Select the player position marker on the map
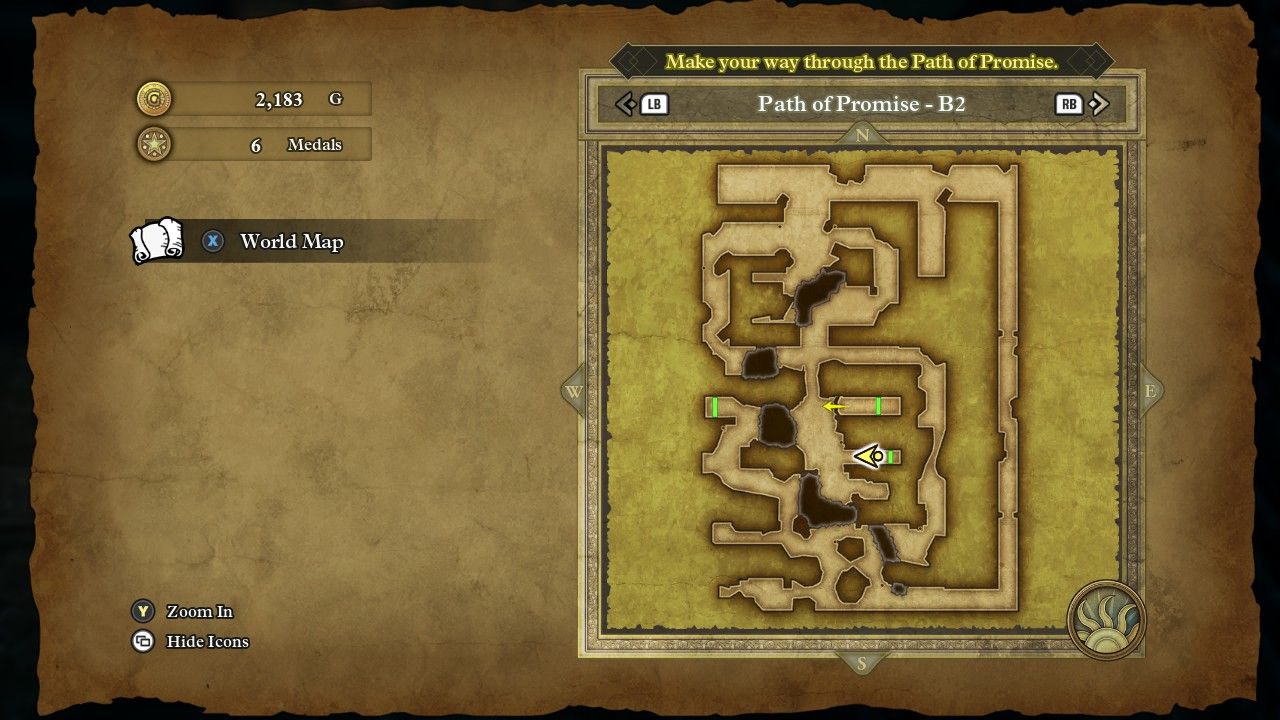The height and width of the screenshot is (720, 1280). tap(869, 457)
